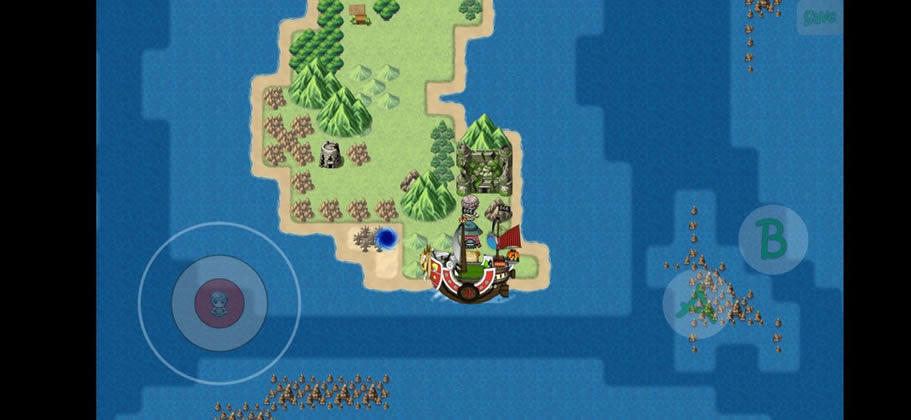911x420 pixels.
Task: Tap the green B action button
Action: point(773,240)
